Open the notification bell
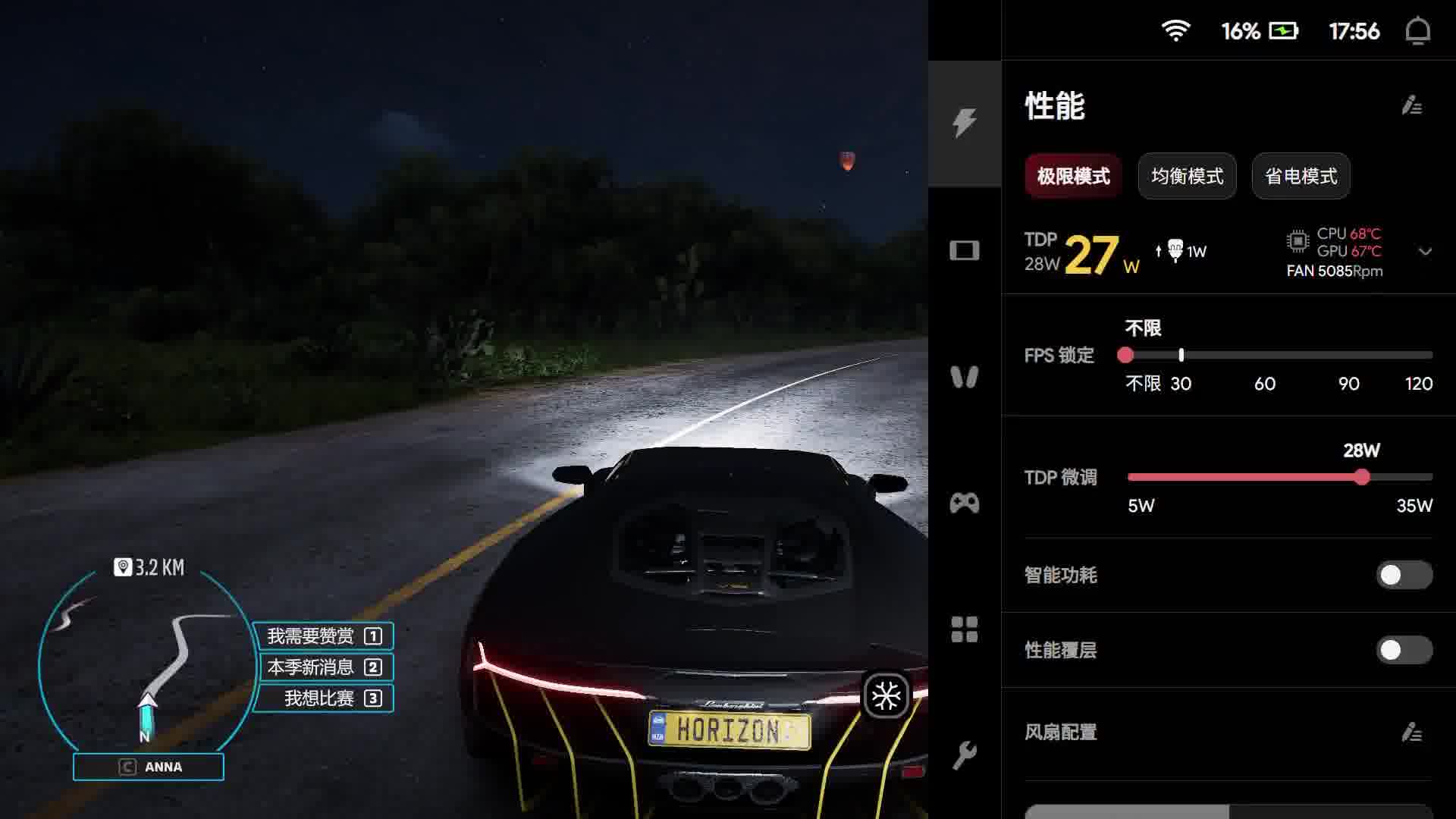1456x819 pixels. [x=1417, y=31]
